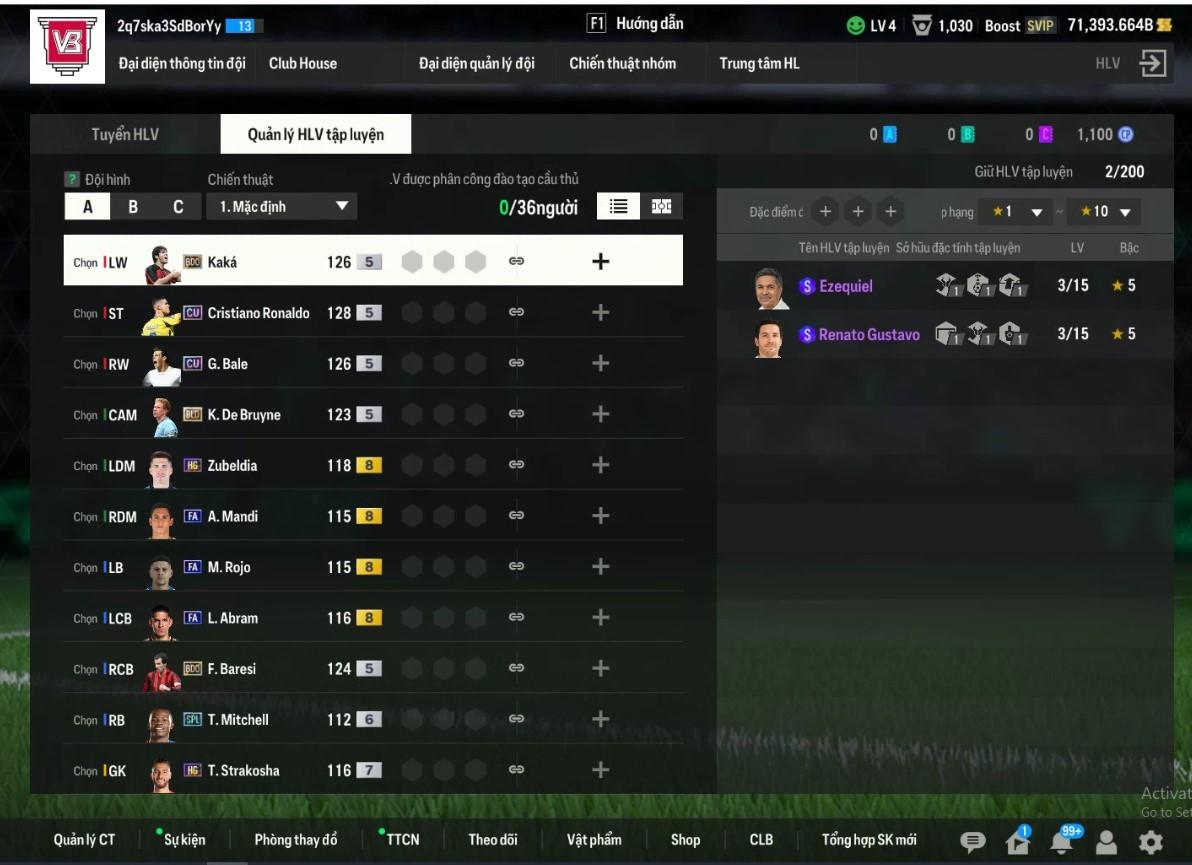Open Chiến thuật nhóm menu
The image size is (1192, 865).
coord(622,63)
